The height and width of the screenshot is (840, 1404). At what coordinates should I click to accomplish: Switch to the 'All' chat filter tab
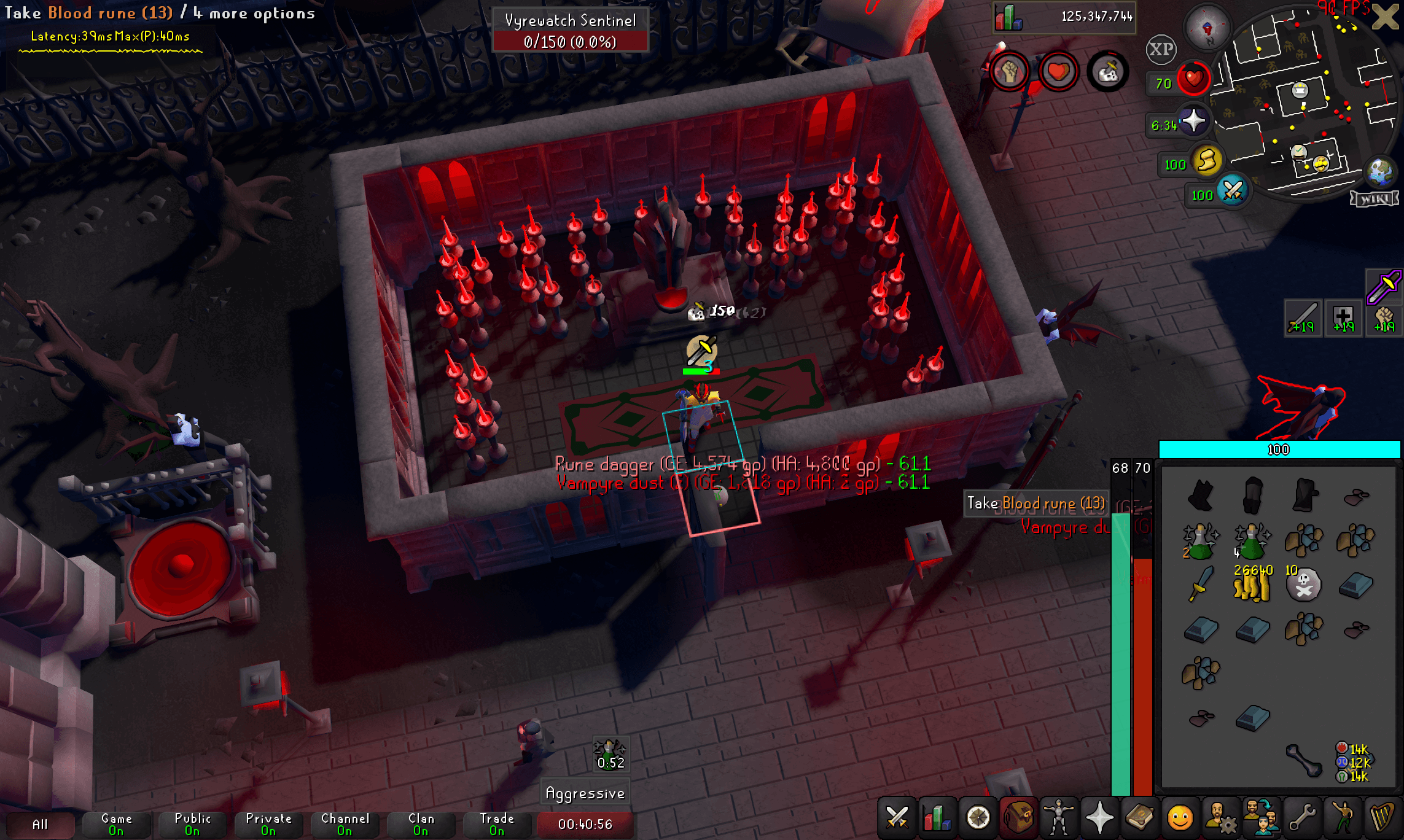40,825
